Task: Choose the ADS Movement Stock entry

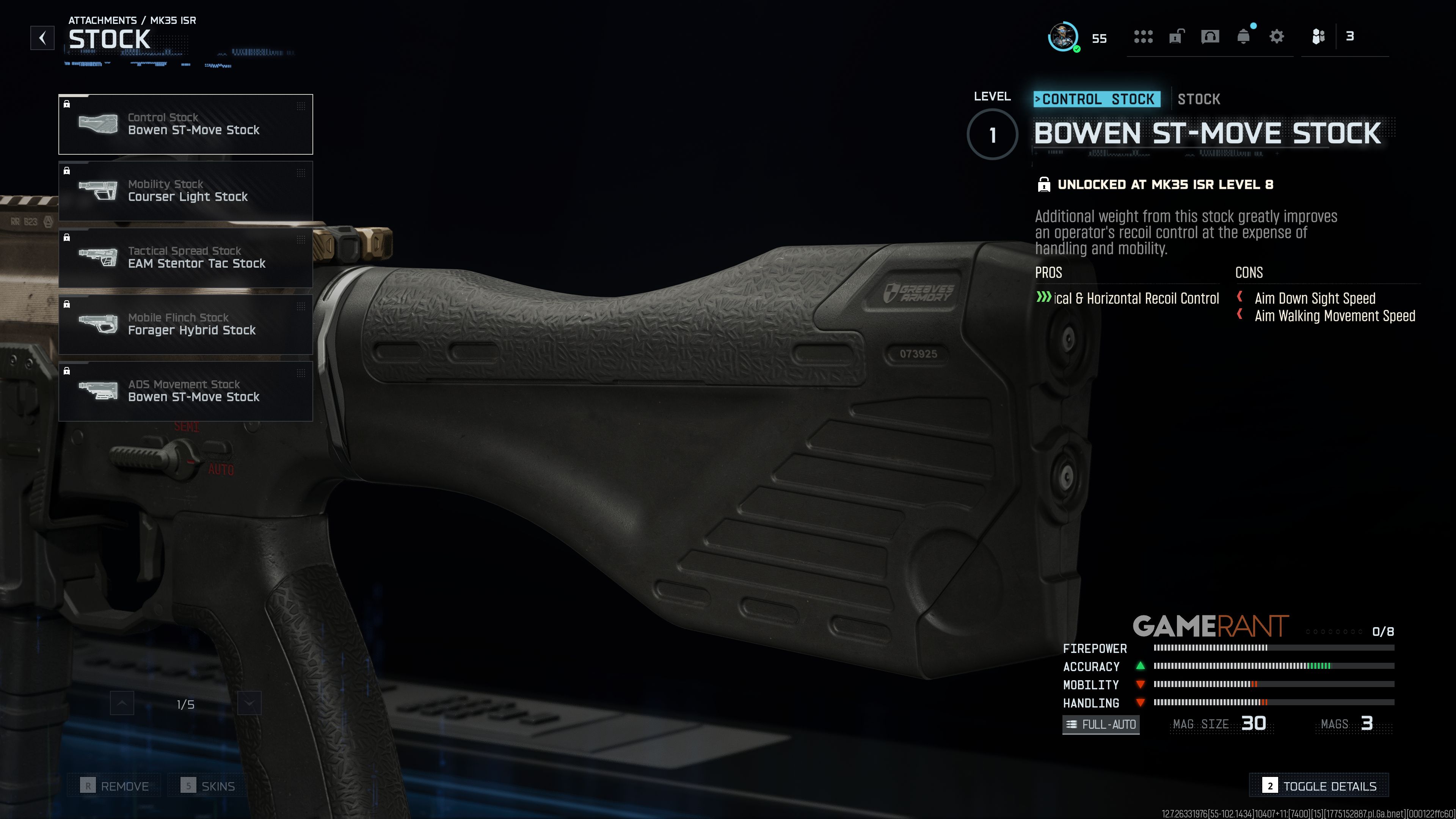Action: (185, 391)
